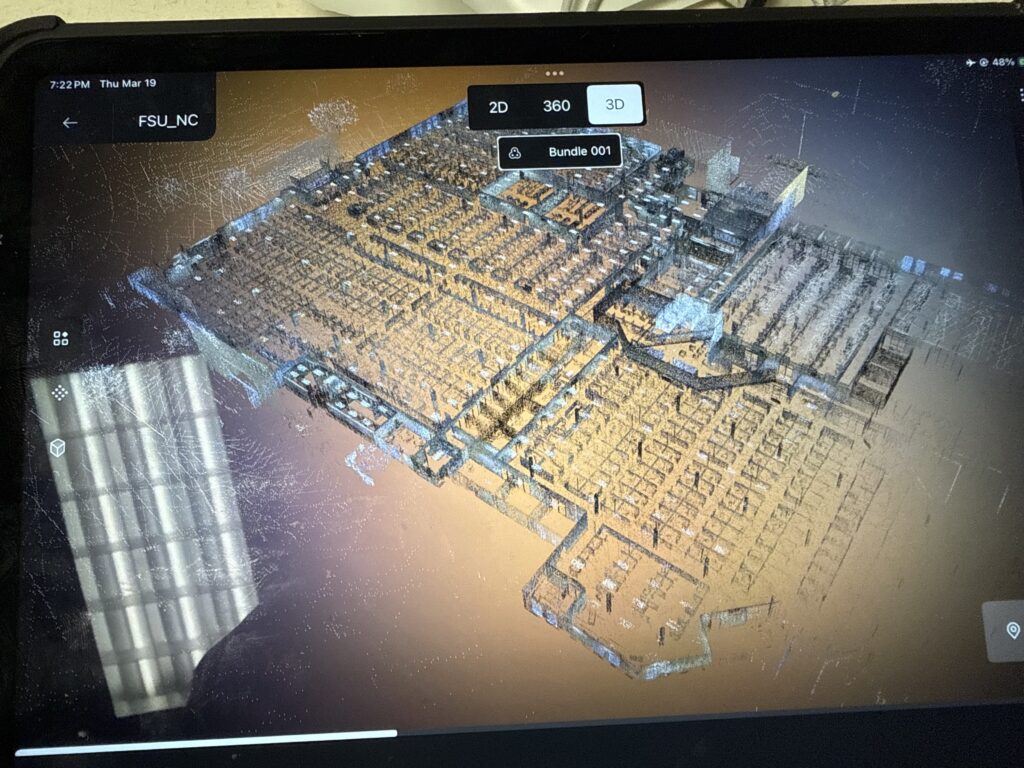Switch to the 2D view tab
Image resolution: width=1024 pixels, height=768 pixels.
(x=498, y=106)
